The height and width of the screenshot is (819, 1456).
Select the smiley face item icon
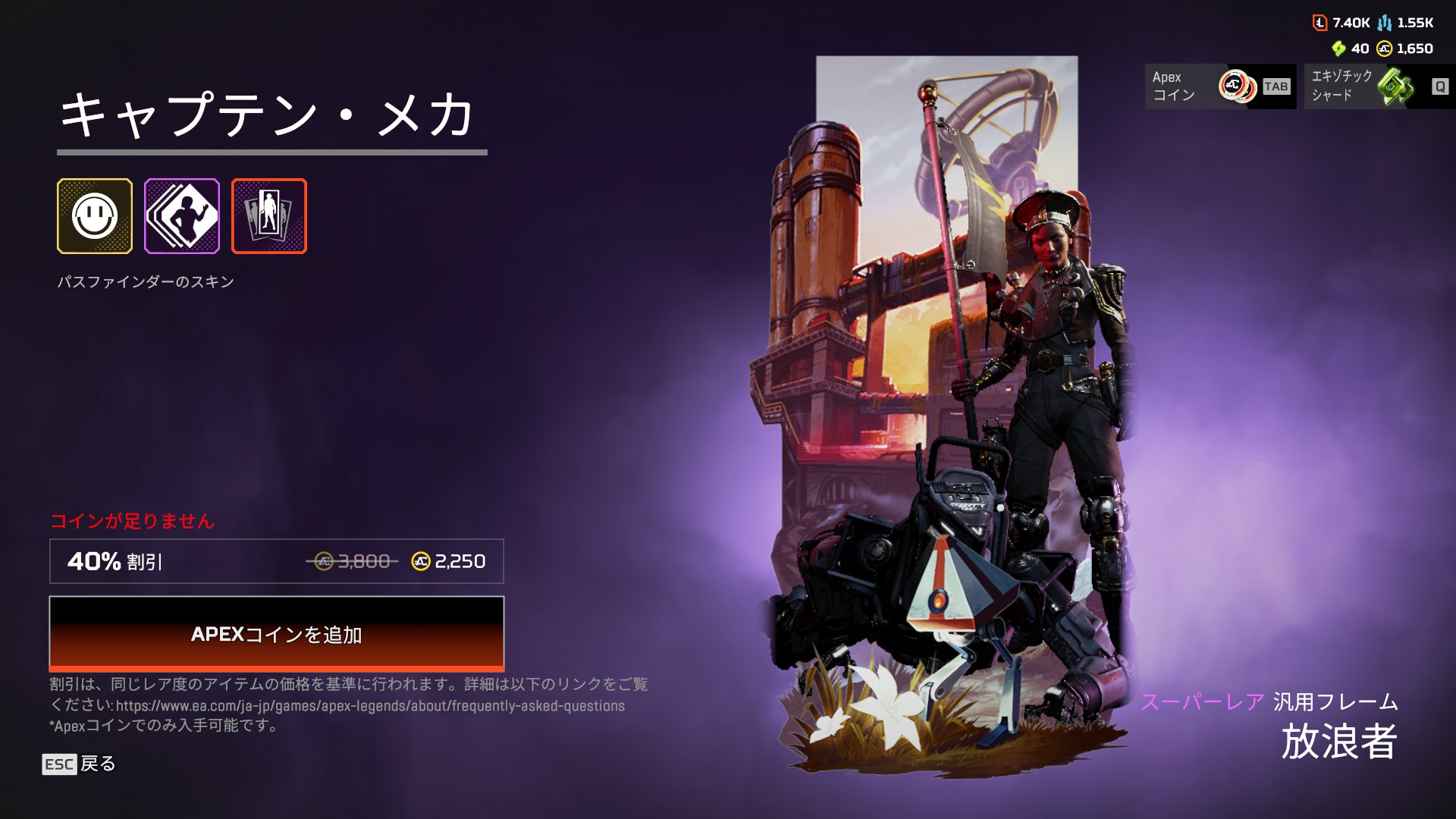95,216
